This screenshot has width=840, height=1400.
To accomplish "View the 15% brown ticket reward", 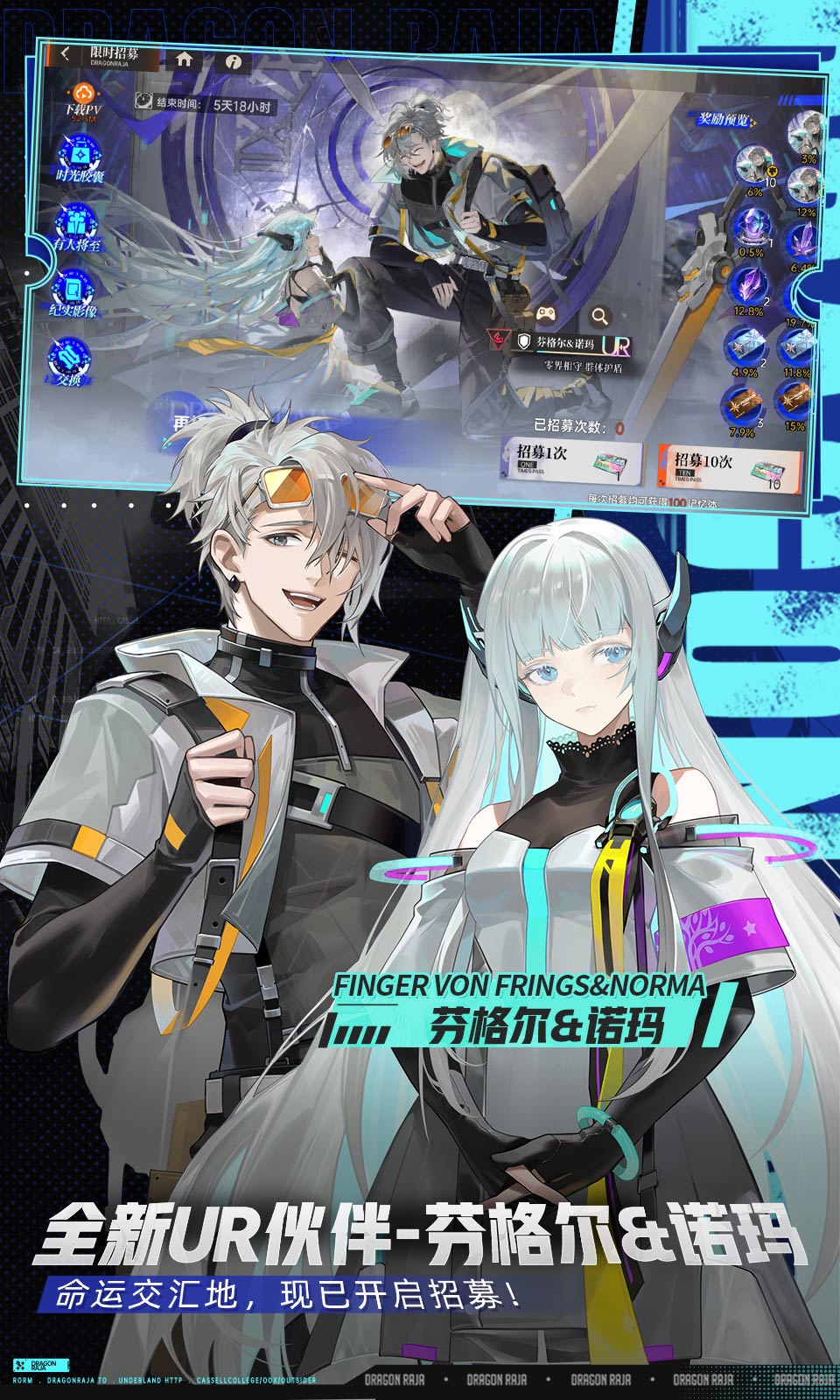I will (795, 404).
